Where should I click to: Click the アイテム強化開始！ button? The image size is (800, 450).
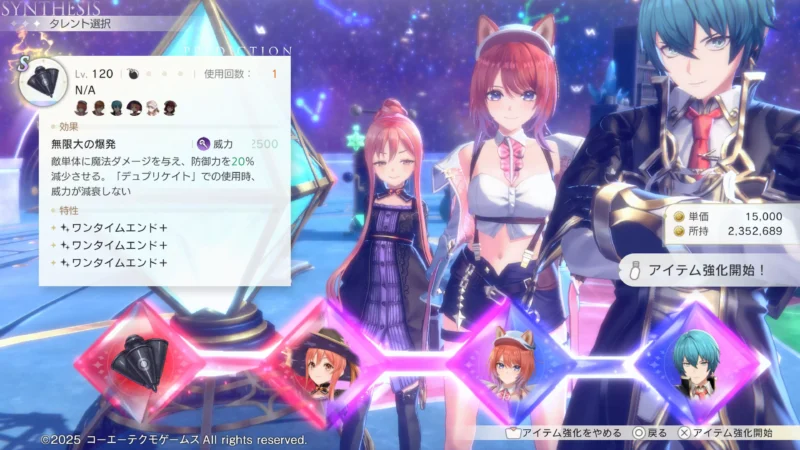point(706,269)
